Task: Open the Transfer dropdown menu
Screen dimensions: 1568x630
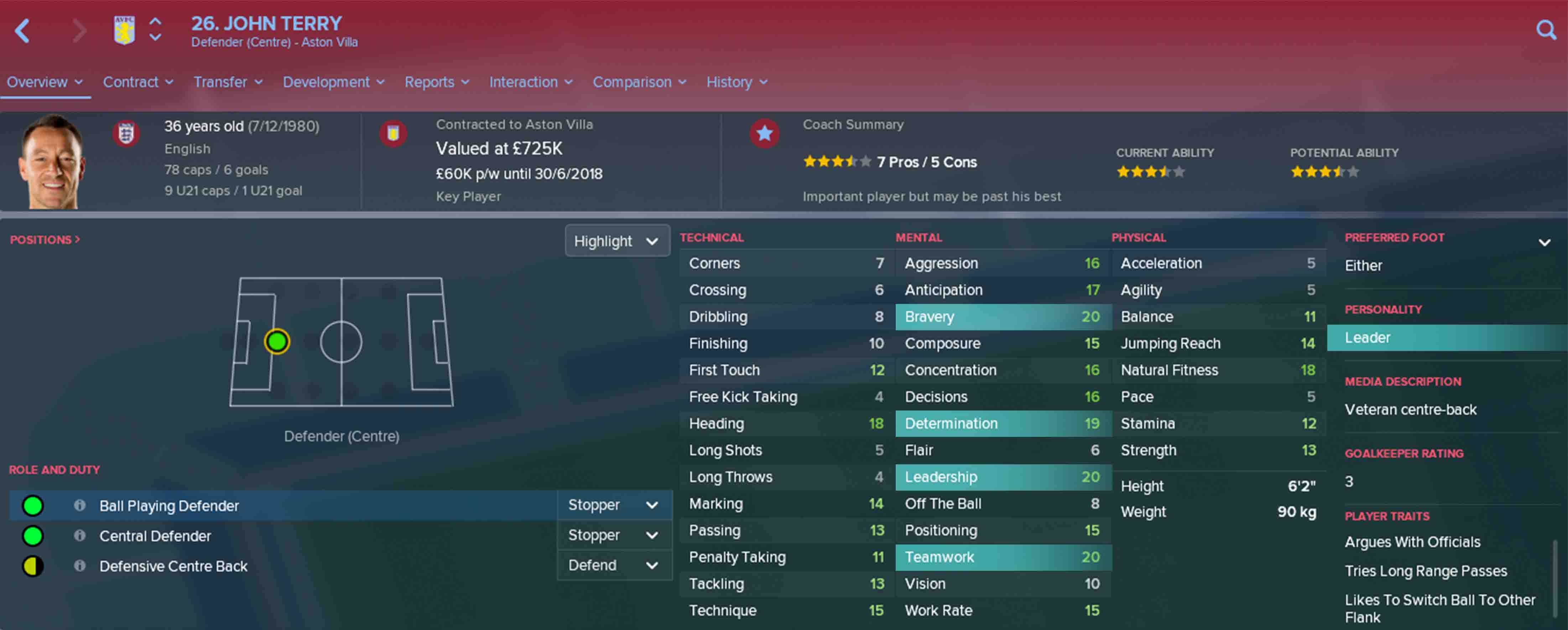Action: (x=228, y=82)
